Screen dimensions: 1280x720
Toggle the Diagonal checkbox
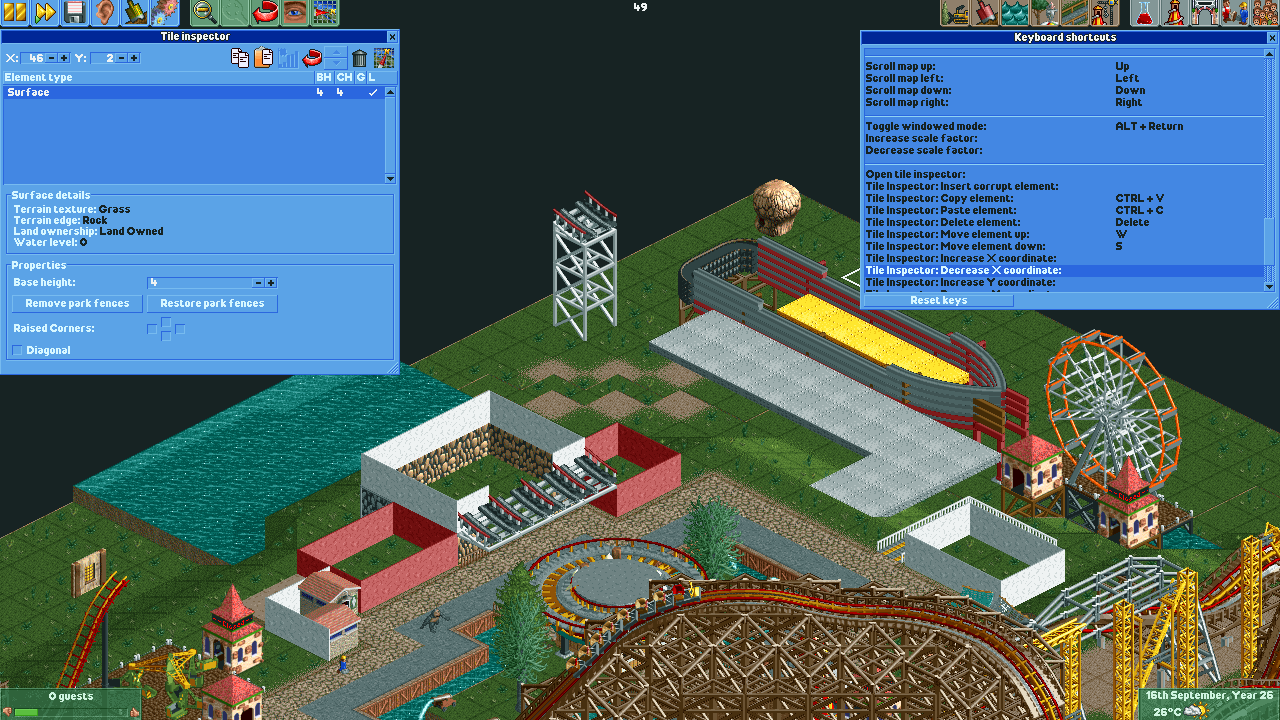tap(17, 350)
